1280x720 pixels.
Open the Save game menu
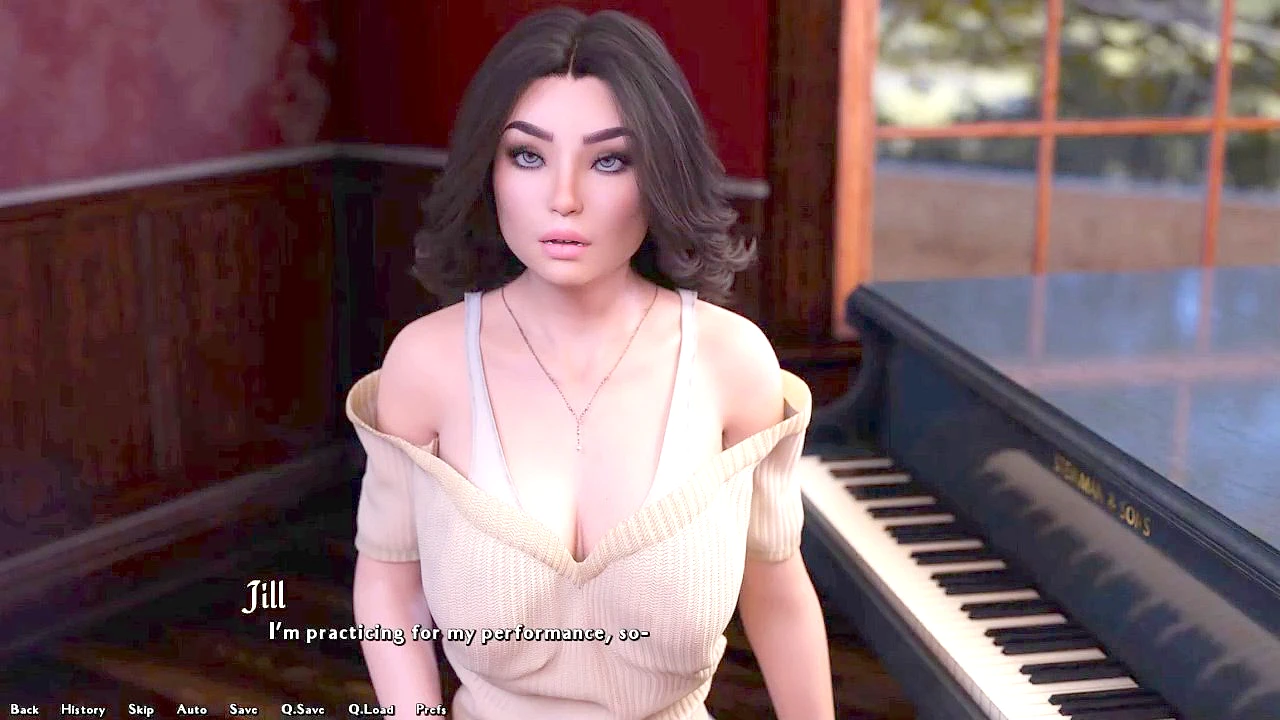[244, 709]
